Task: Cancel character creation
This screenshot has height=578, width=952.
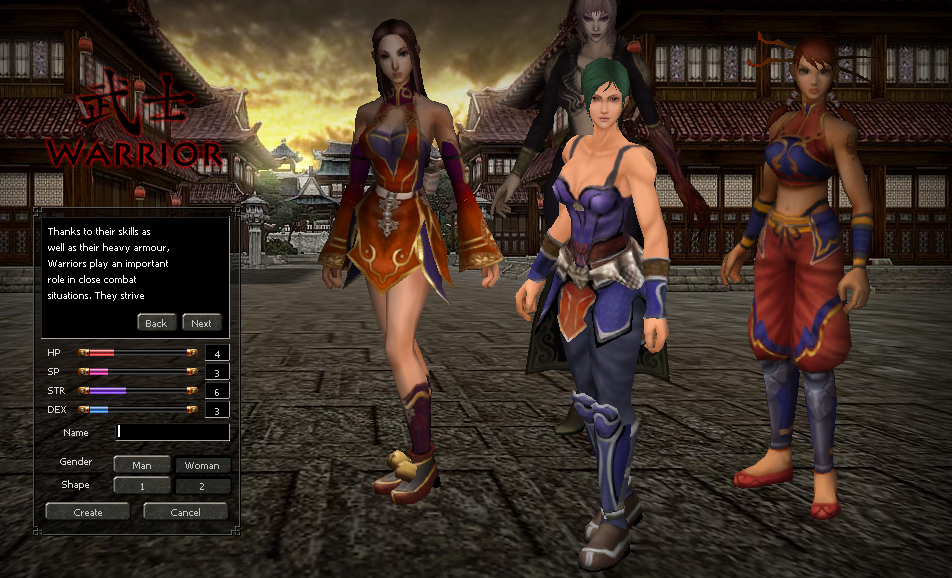Action: pos(185,512)
